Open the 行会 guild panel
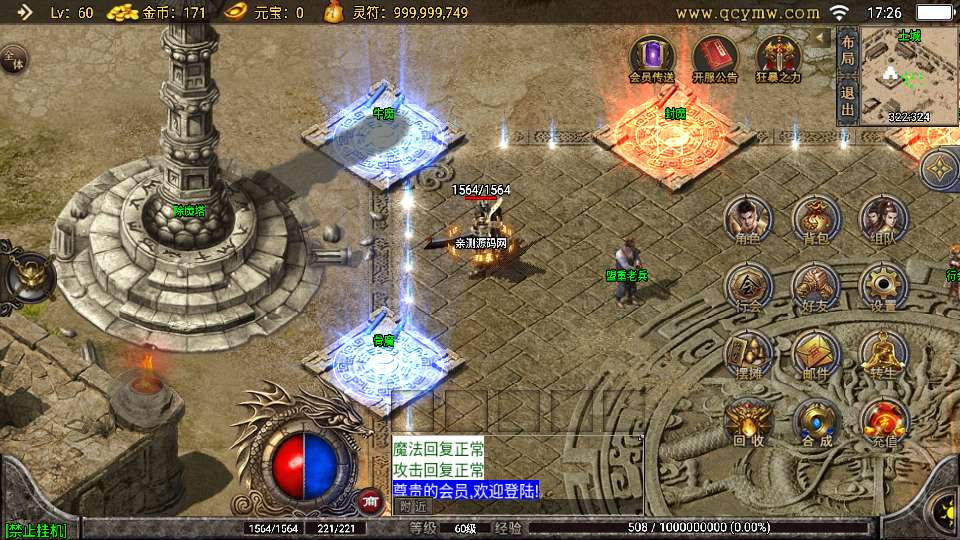This screenshot has height=540, width=960. 747,286
